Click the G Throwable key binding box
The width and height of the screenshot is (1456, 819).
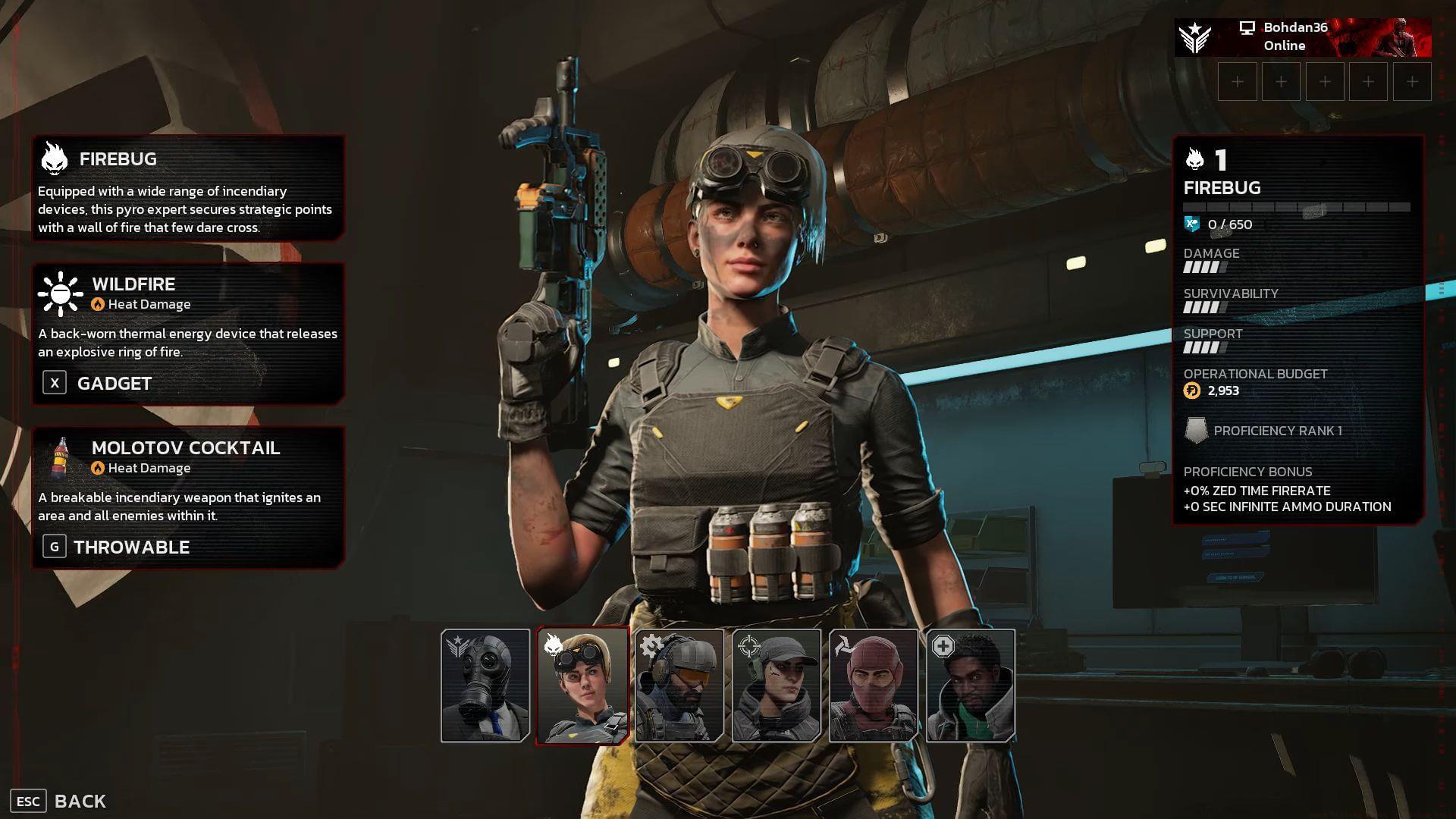tap(53, 546)
